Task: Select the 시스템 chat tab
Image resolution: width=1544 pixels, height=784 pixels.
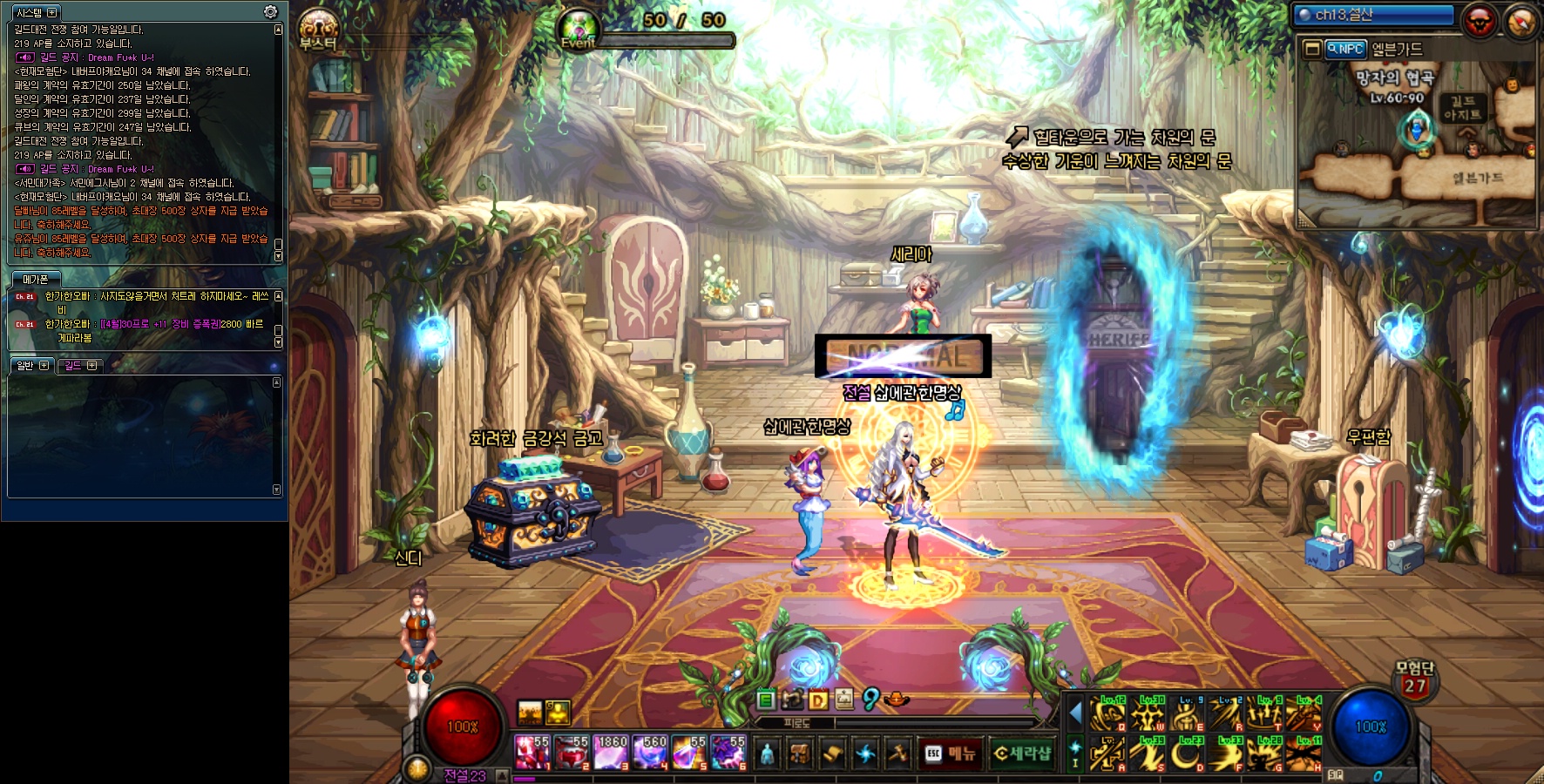Action: [36, 12]
